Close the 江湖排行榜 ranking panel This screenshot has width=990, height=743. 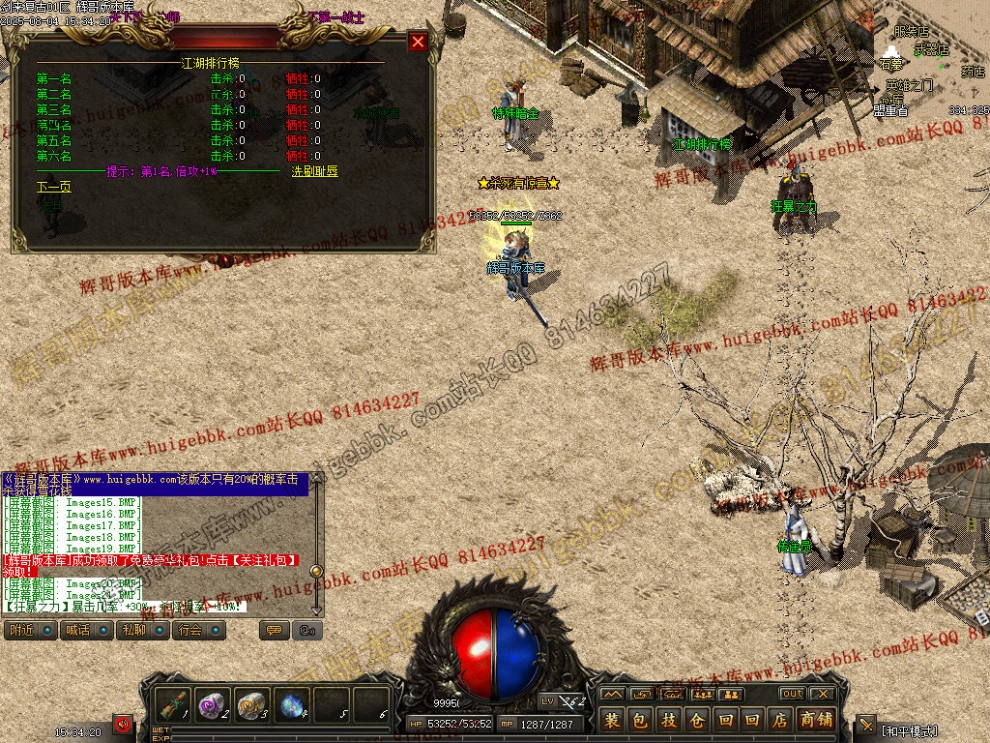[418, 41]
